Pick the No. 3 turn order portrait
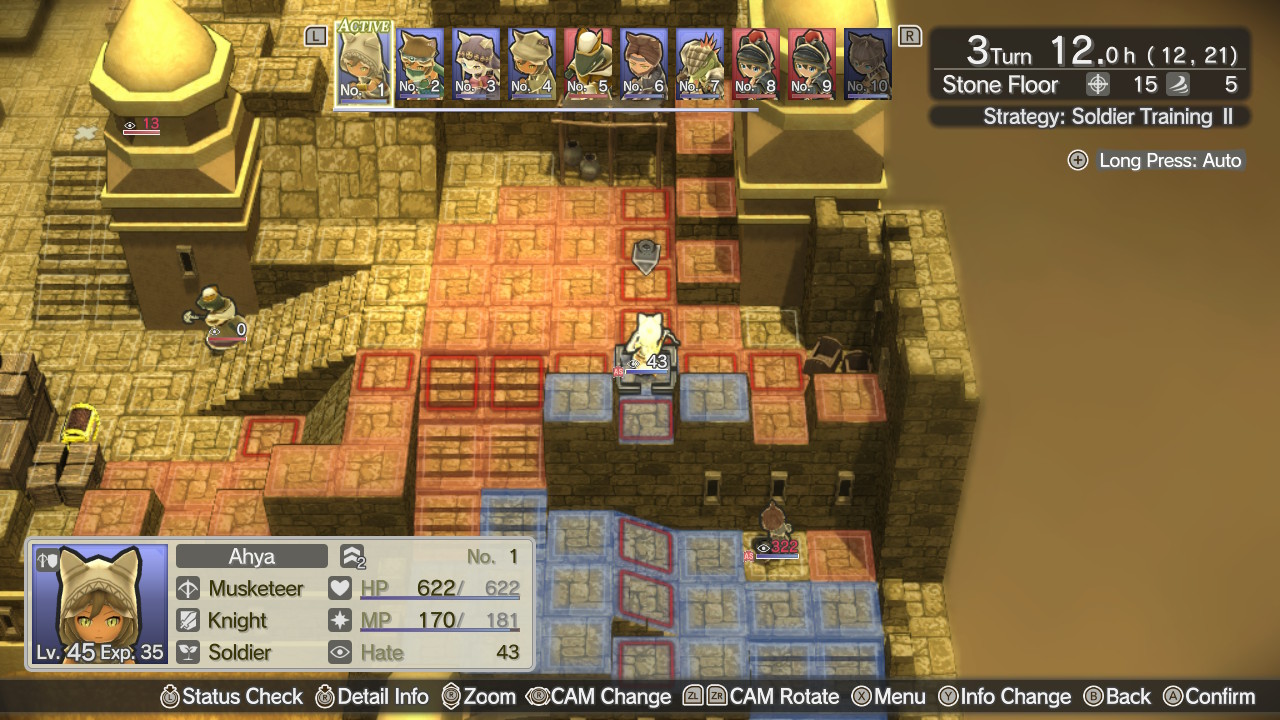 coord(476,63)
